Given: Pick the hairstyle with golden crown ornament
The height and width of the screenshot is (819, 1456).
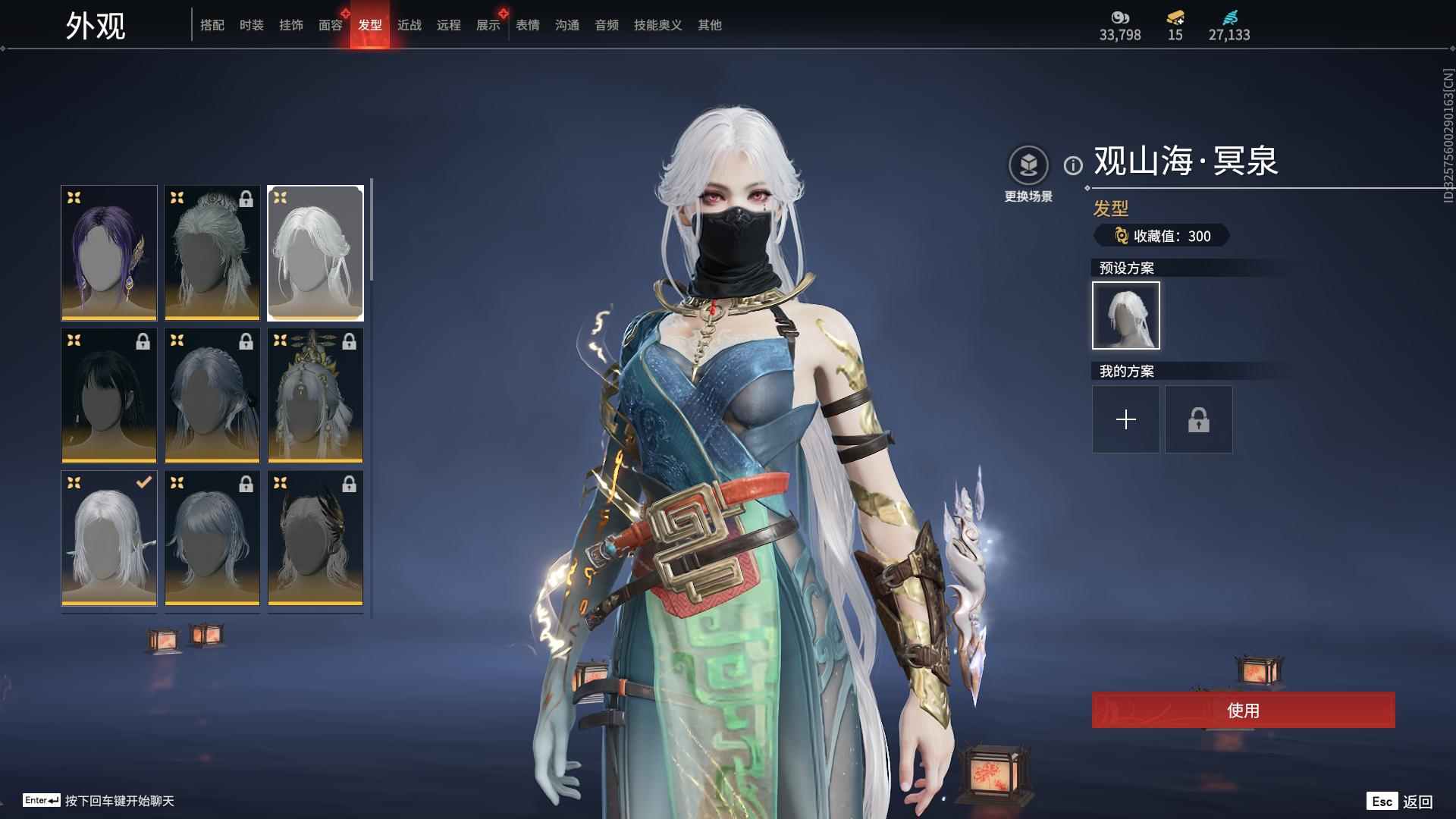Looking at the screenshot, I should (x=315, y=395).
